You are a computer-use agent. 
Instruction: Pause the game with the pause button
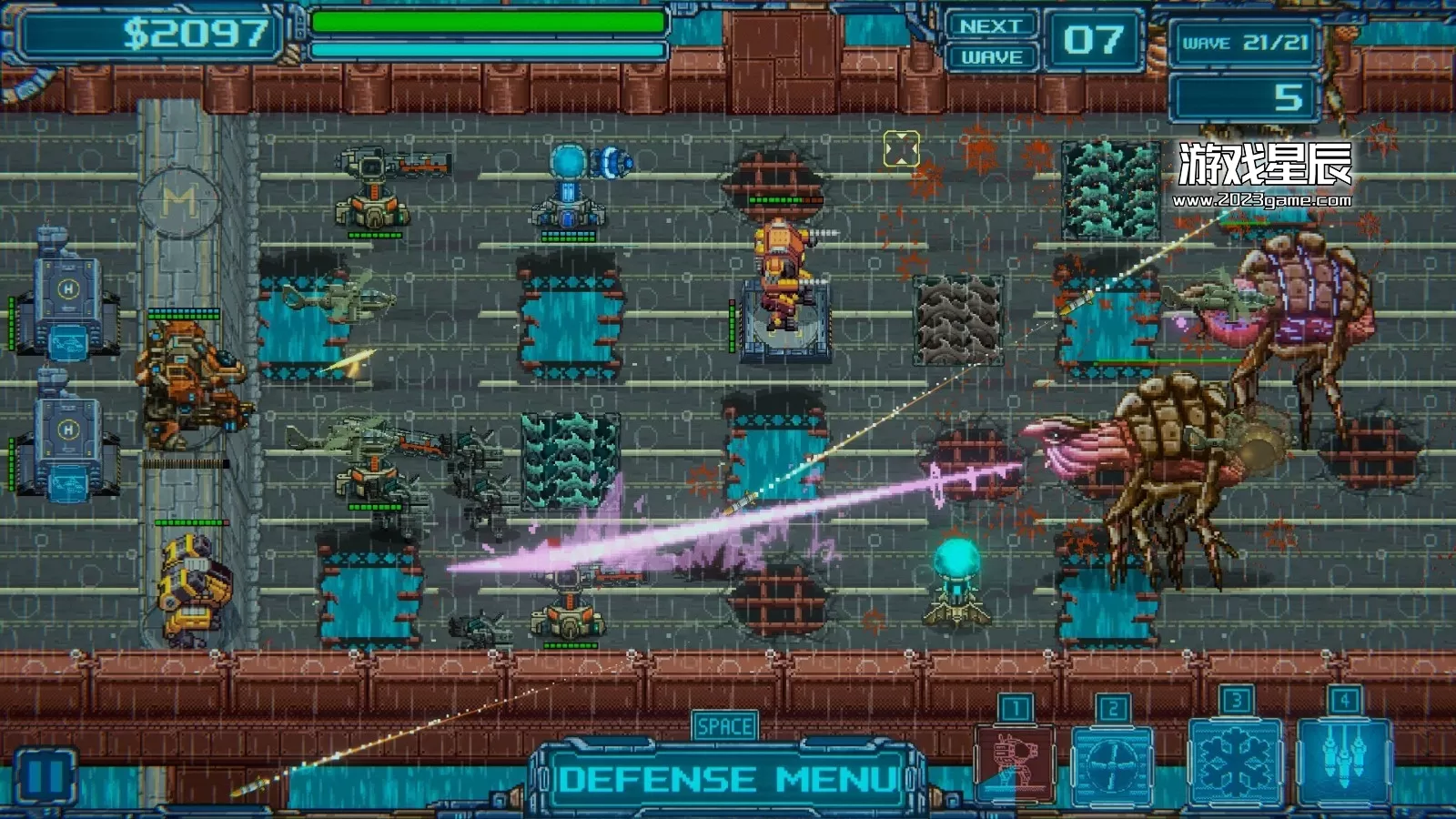pos(45,777)
